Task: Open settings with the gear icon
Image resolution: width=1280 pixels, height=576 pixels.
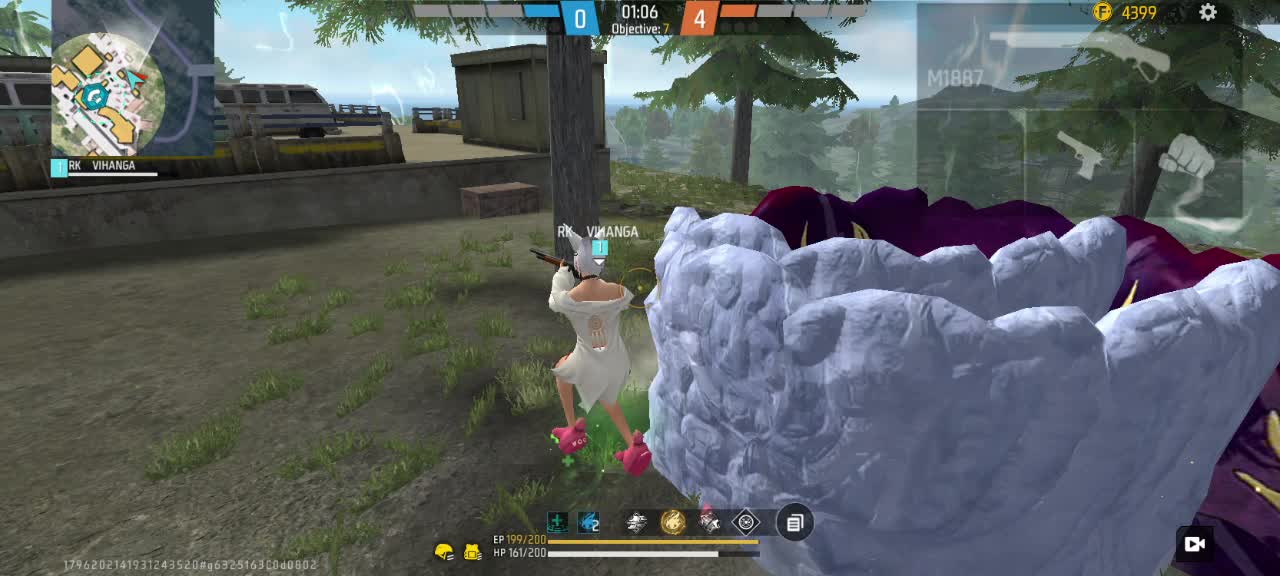Action: (1208, 12)
